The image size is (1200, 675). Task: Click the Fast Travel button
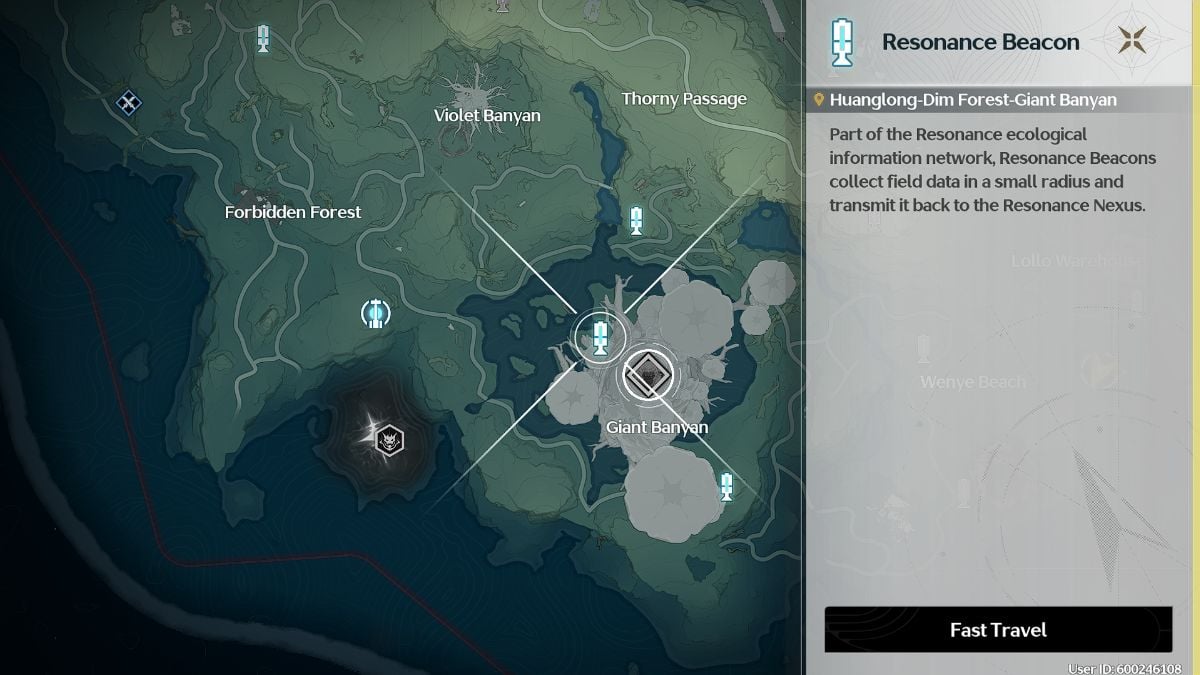[x=998, y=630]
